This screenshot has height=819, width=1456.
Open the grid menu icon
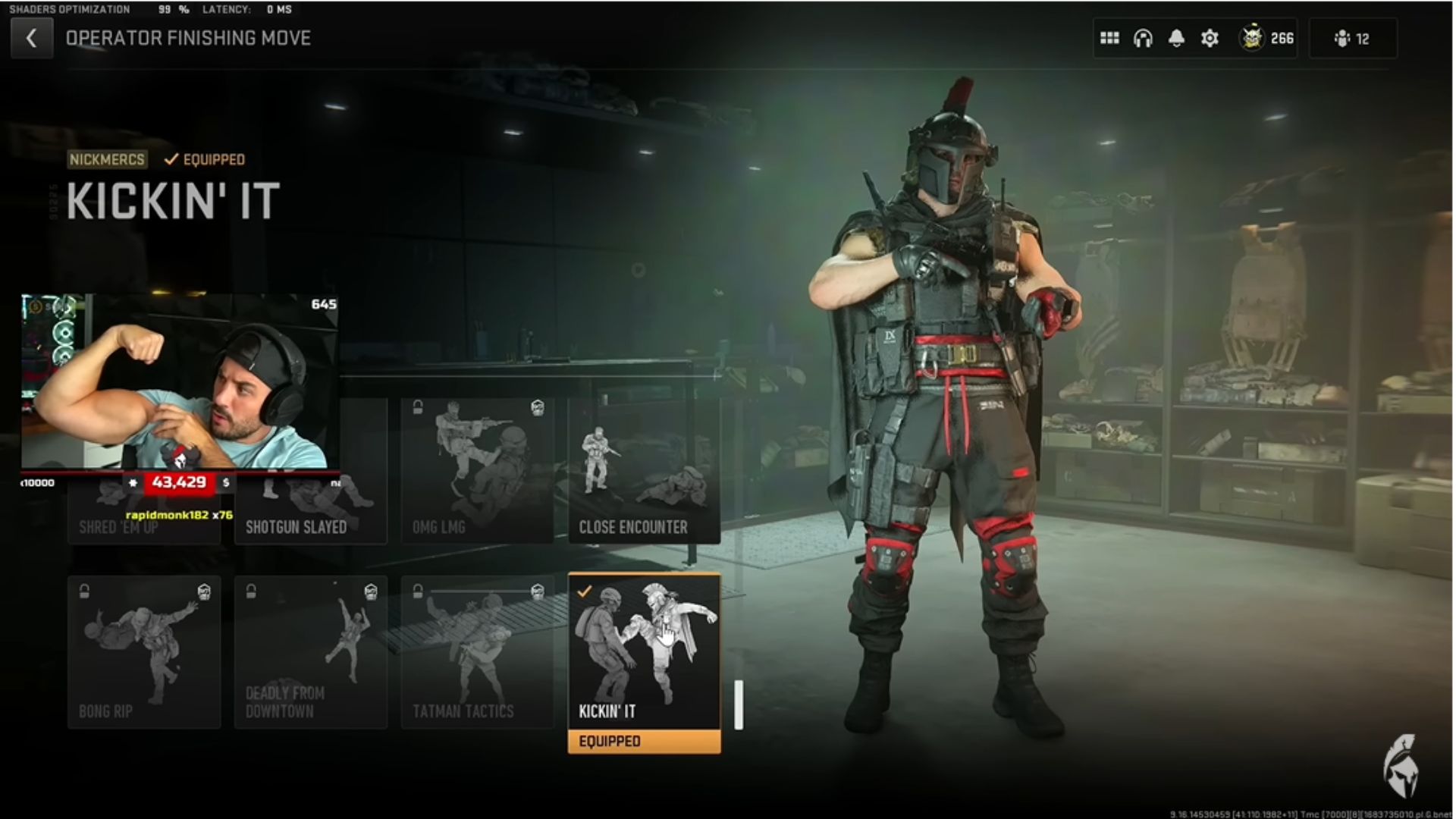pos(1109,39)
